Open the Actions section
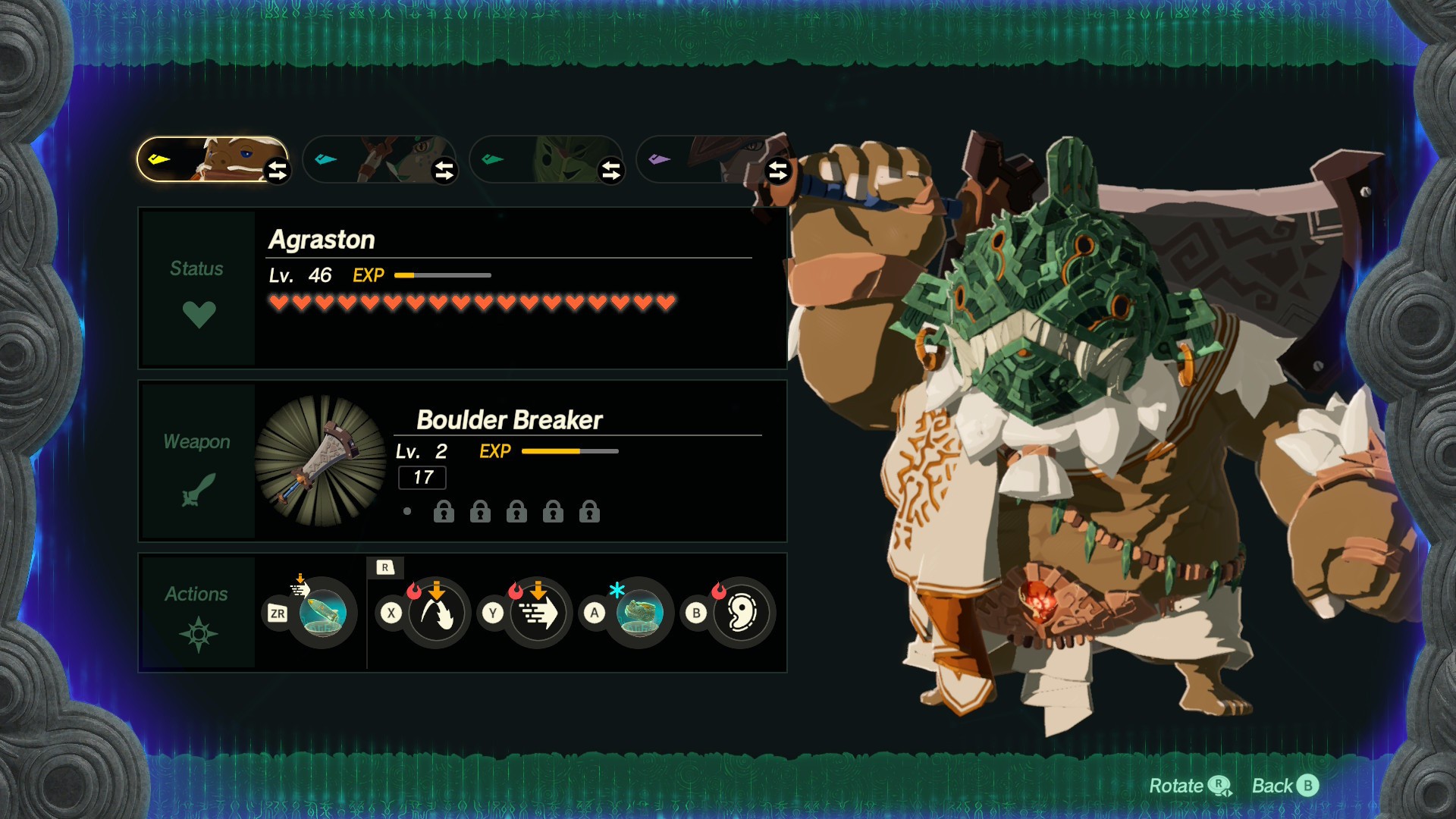 point(197,612)
